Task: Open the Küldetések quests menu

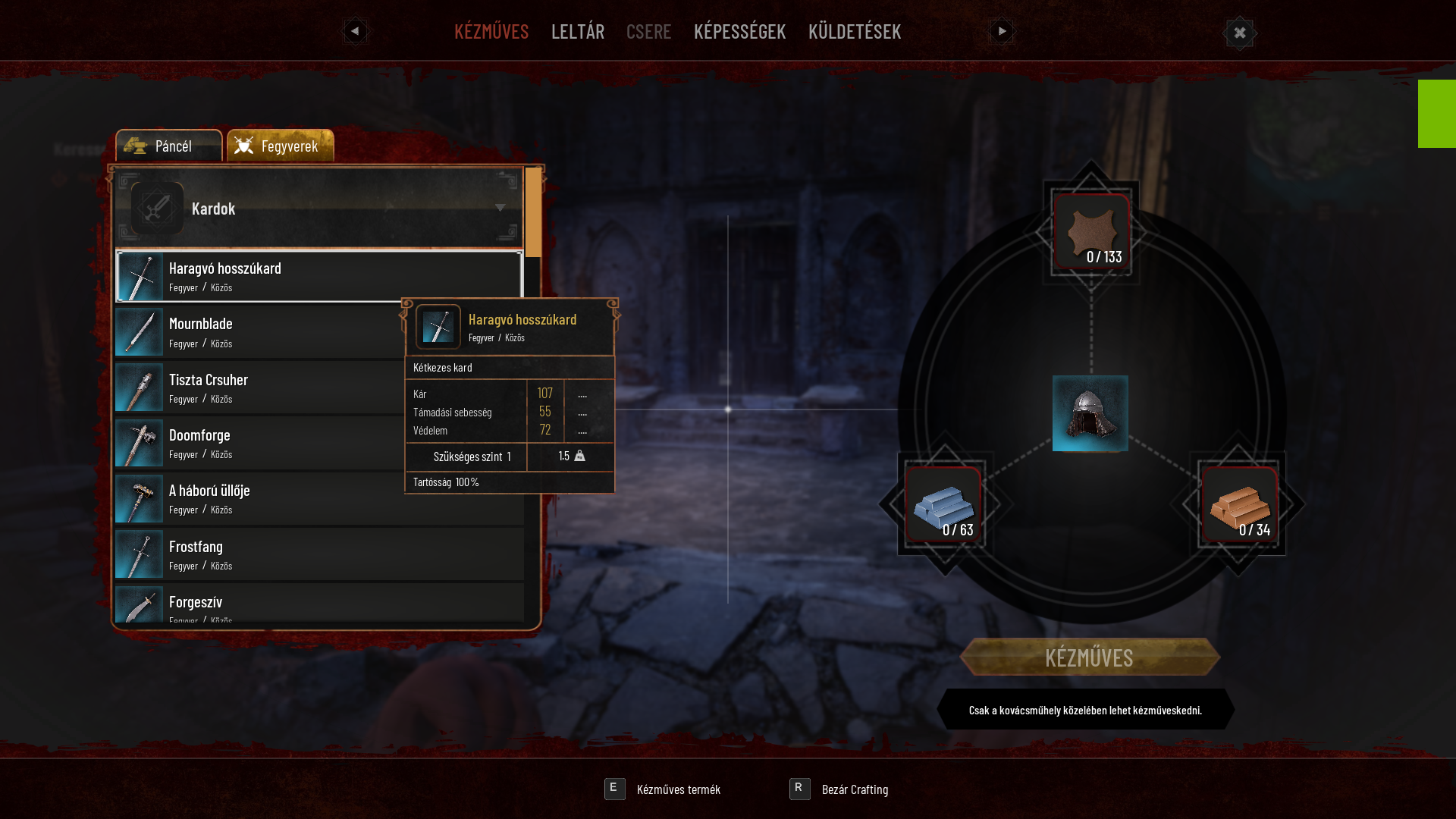Action: coord(854,31)
